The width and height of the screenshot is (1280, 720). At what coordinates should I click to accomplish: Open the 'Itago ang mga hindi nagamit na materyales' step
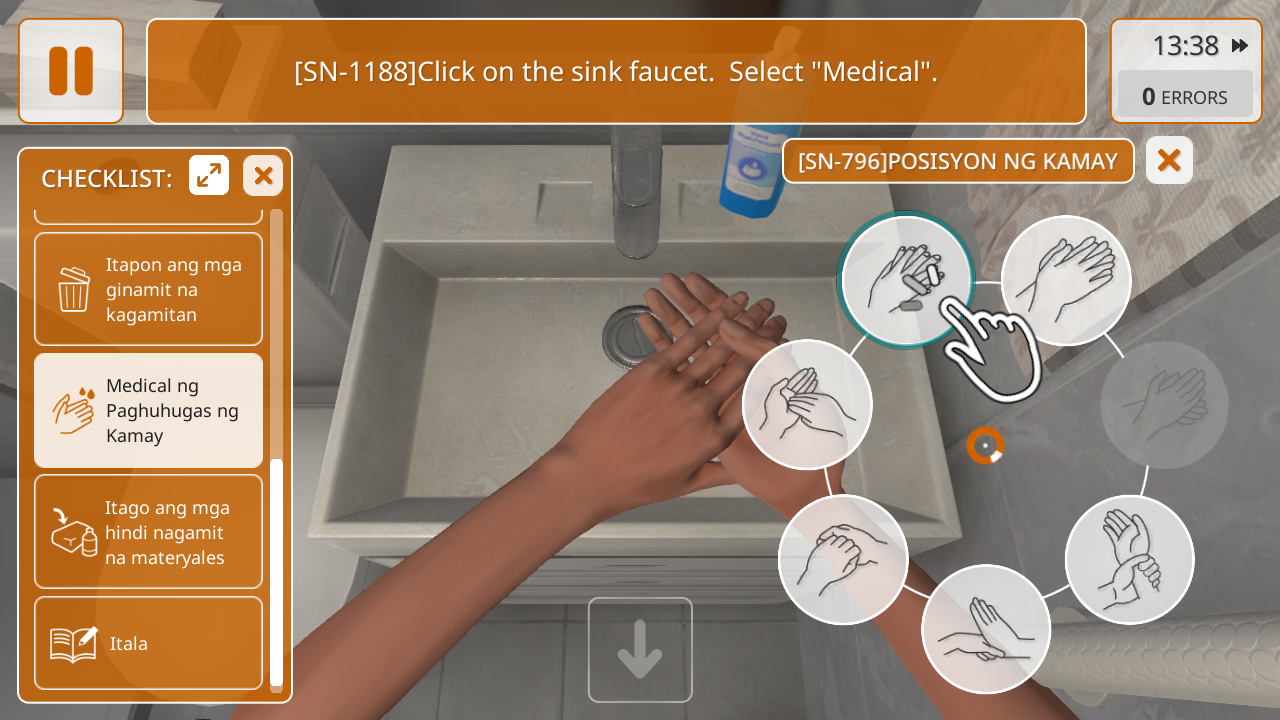[148, 532]
